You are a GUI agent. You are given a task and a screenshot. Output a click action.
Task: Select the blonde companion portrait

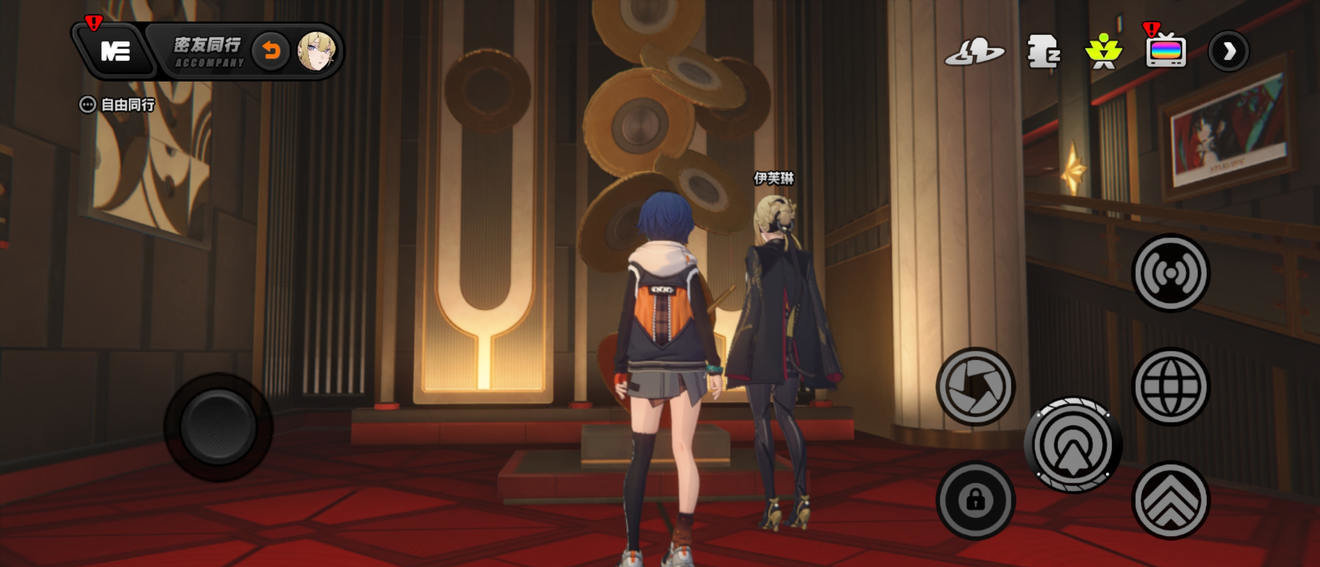[317, 51]
